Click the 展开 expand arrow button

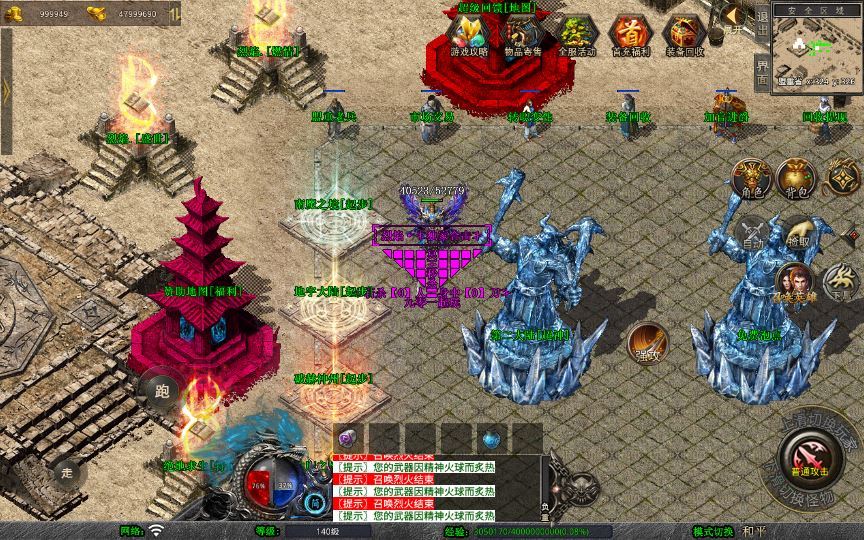[736, 15]
